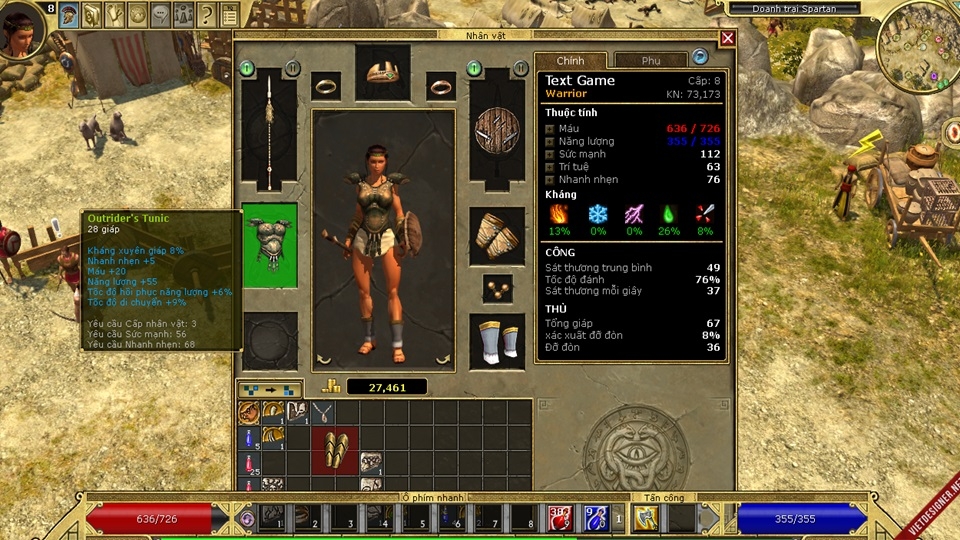Open the helmet icon in the top toolbar
Viewport: 960px width, 540px height.
69,14
